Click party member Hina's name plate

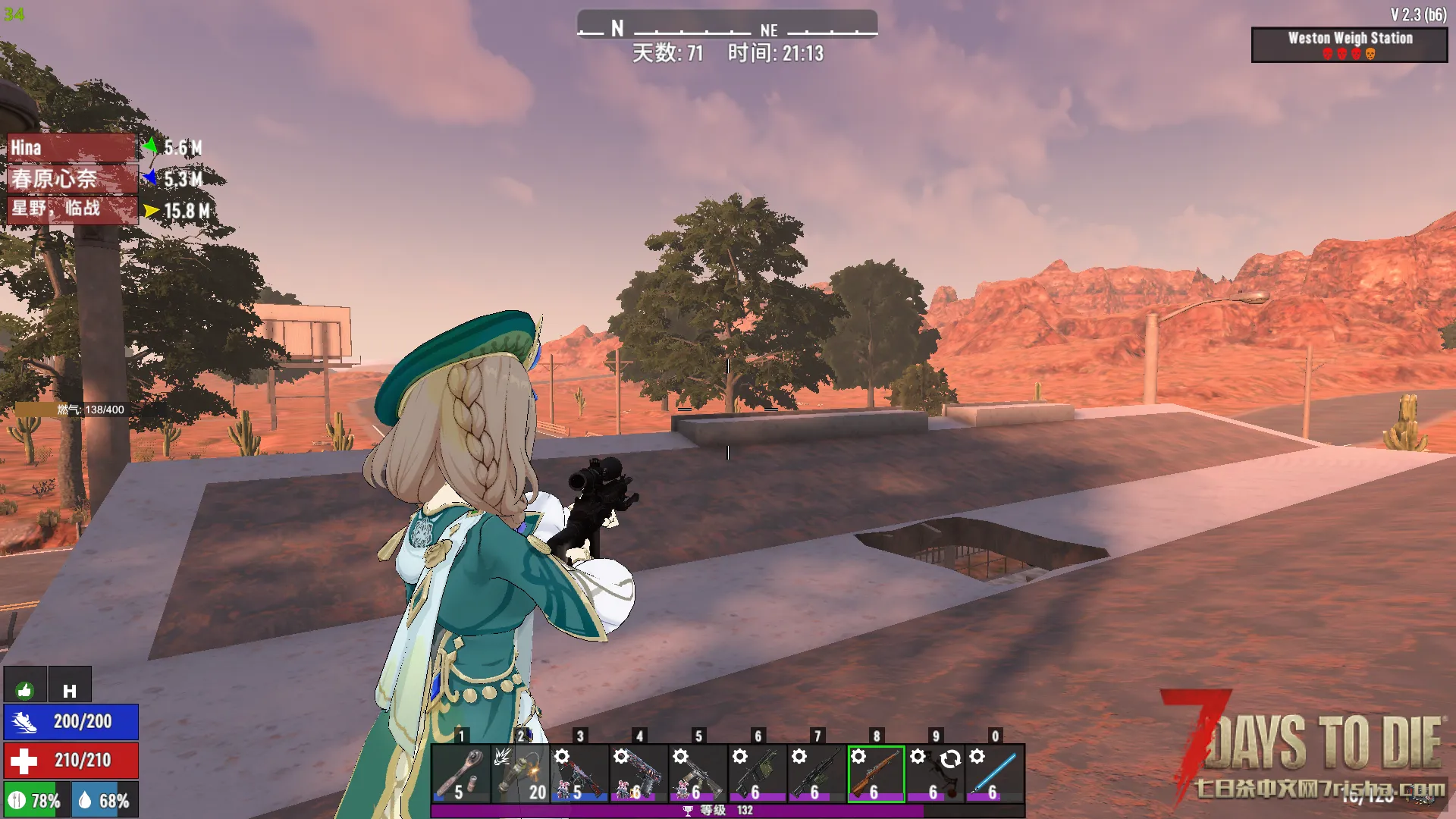pos(72,148)
